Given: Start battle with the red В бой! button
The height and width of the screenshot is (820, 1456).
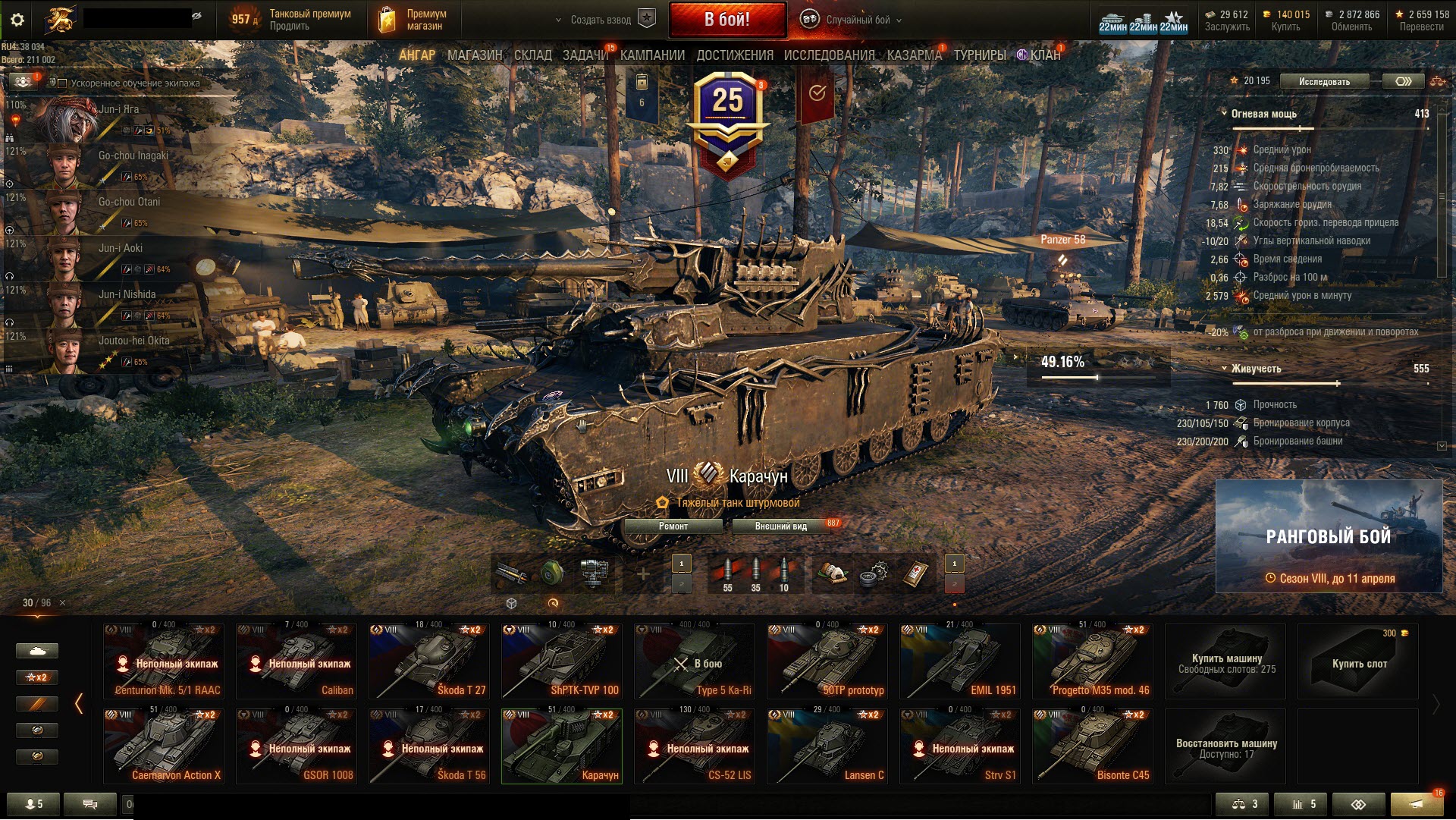Looking at the screenshot, I should (x=726, y=20).
